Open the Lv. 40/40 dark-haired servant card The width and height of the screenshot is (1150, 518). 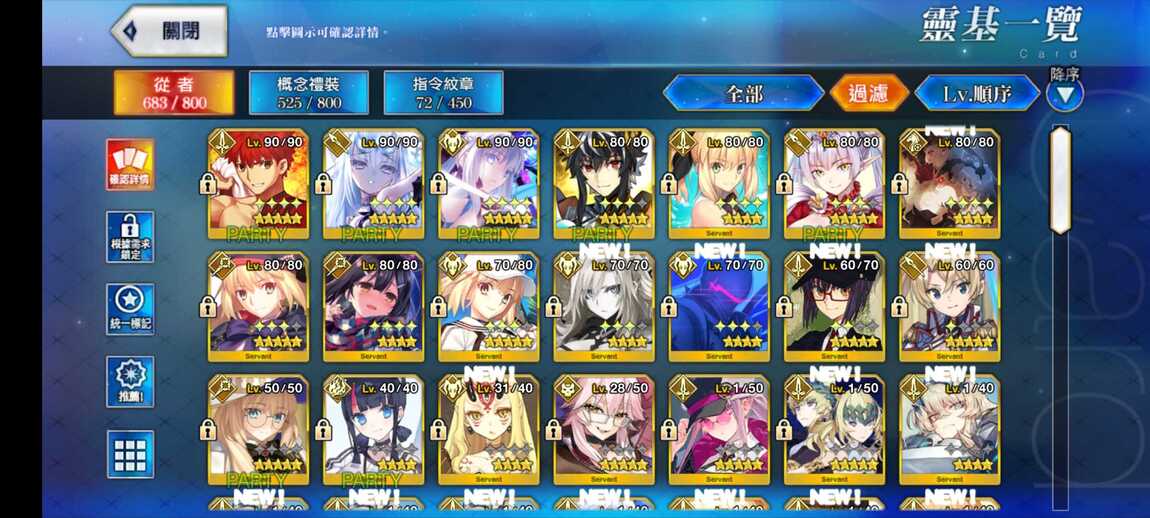click(x=373, y=430)
